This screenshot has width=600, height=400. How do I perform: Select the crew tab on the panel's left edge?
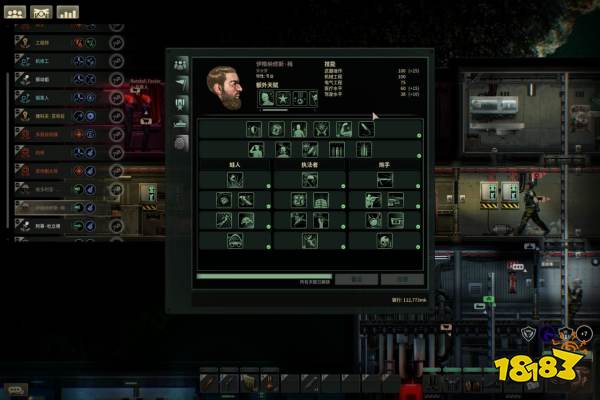pyautogui.click(x=181, y=63)
